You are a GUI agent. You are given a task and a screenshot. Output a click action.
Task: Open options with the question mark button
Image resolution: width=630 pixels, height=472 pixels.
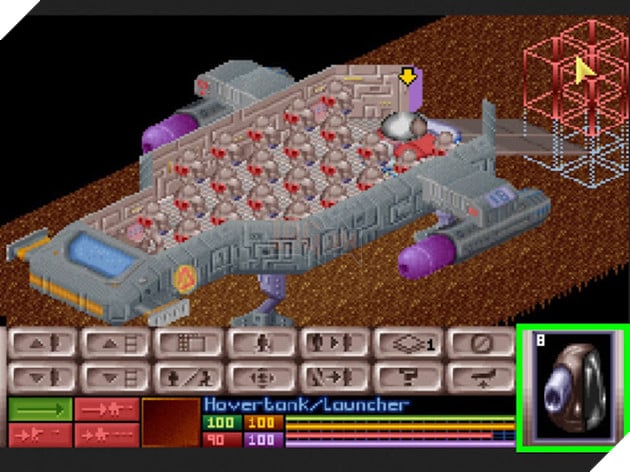pos(406,377)
